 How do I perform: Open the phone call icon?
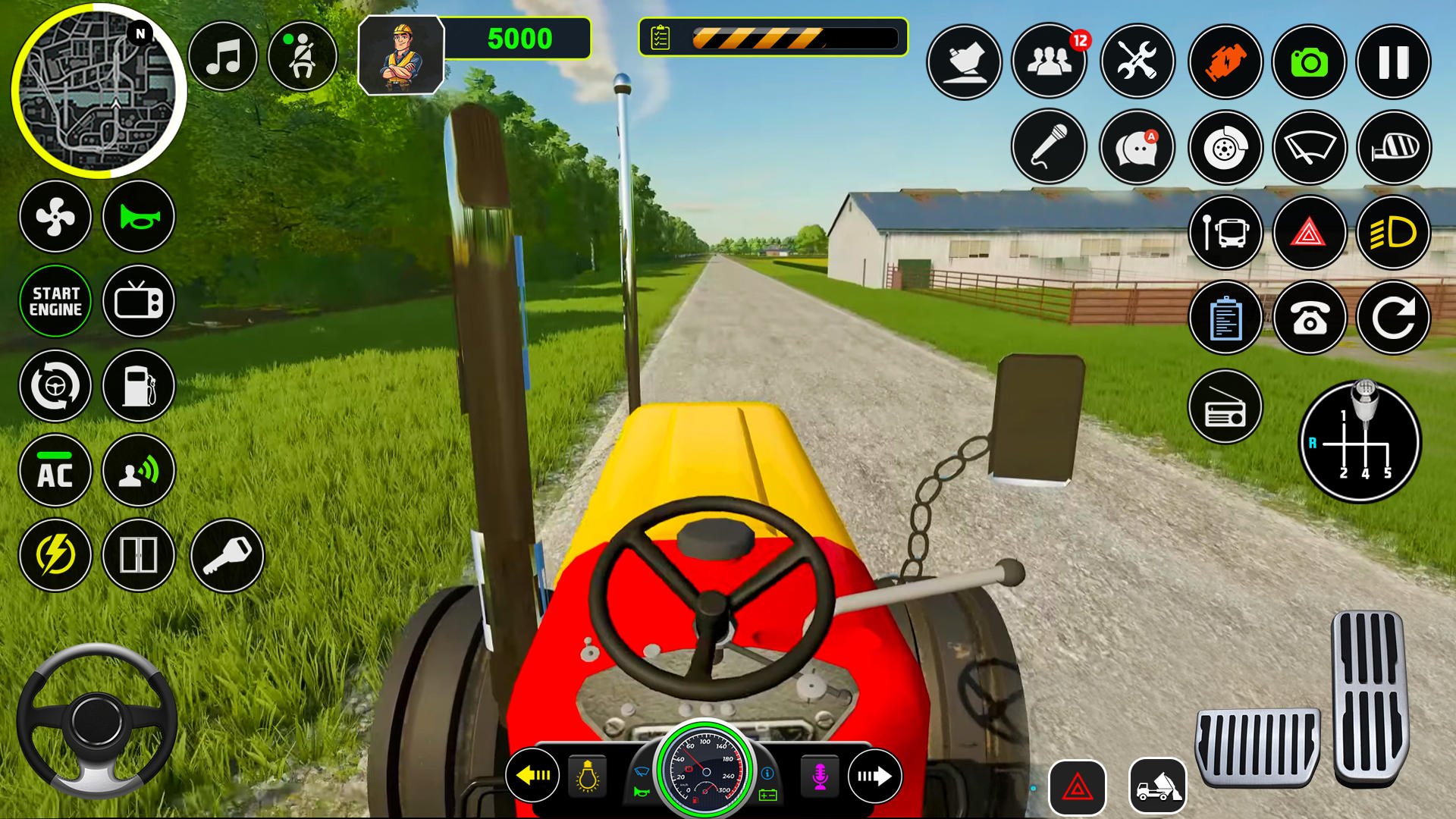click(1310, 318)
